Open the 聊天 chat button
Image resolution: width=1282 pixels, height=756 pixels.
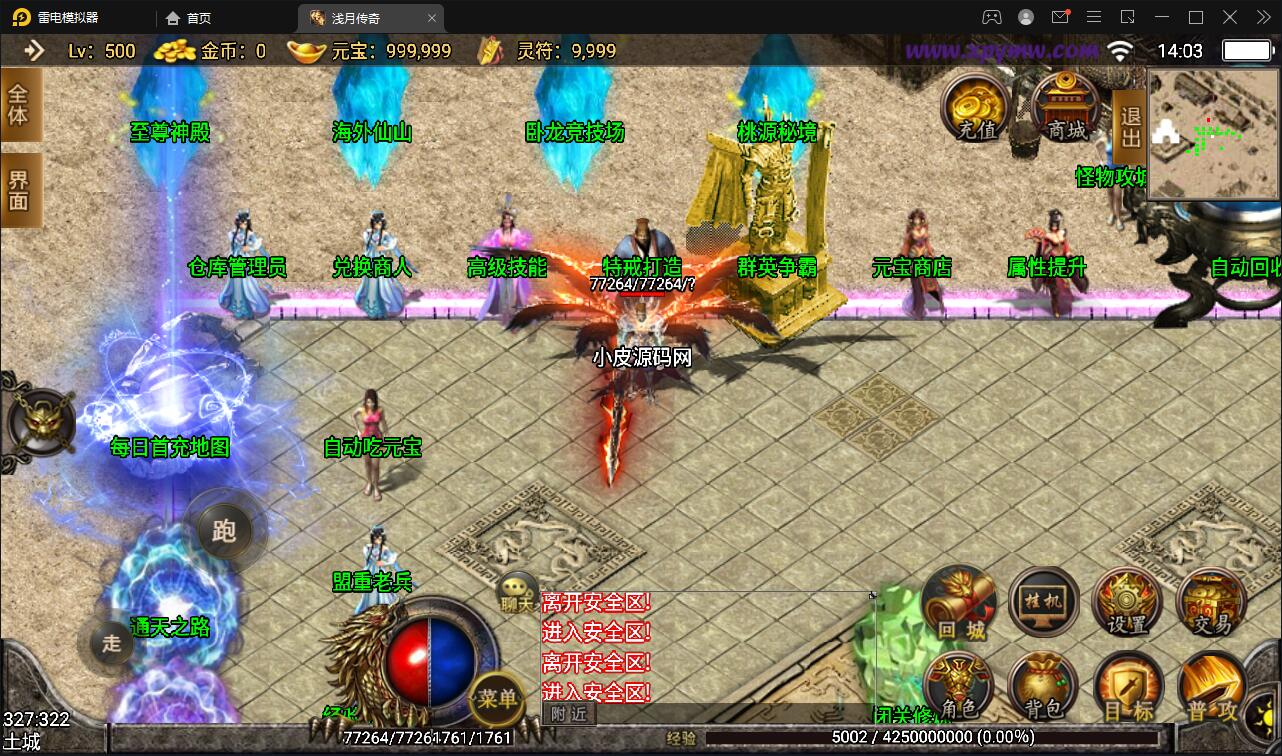[x=518, y=592]
